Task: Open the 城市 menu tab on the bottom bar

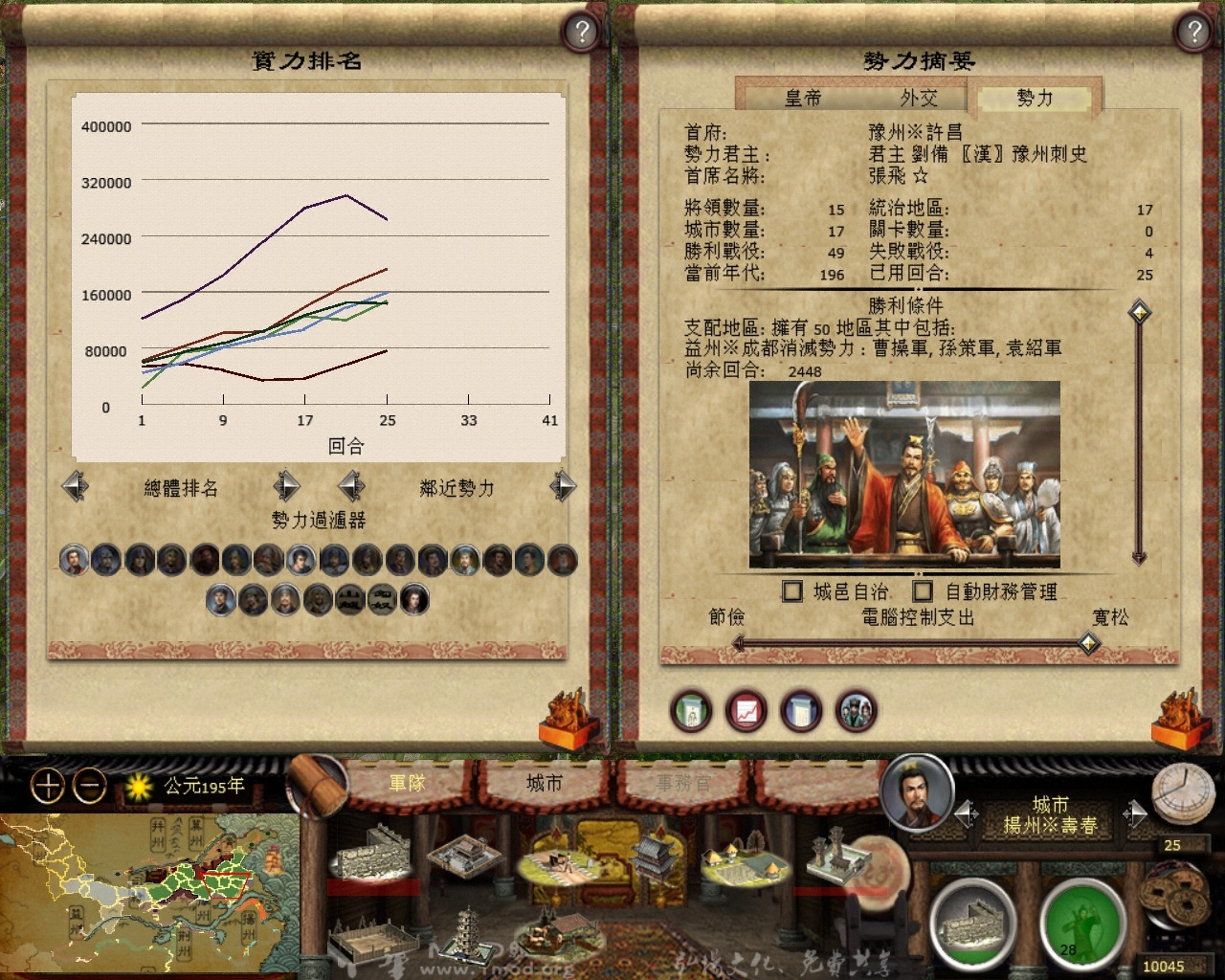Action: pyautogui.click(x=542, y=782)
